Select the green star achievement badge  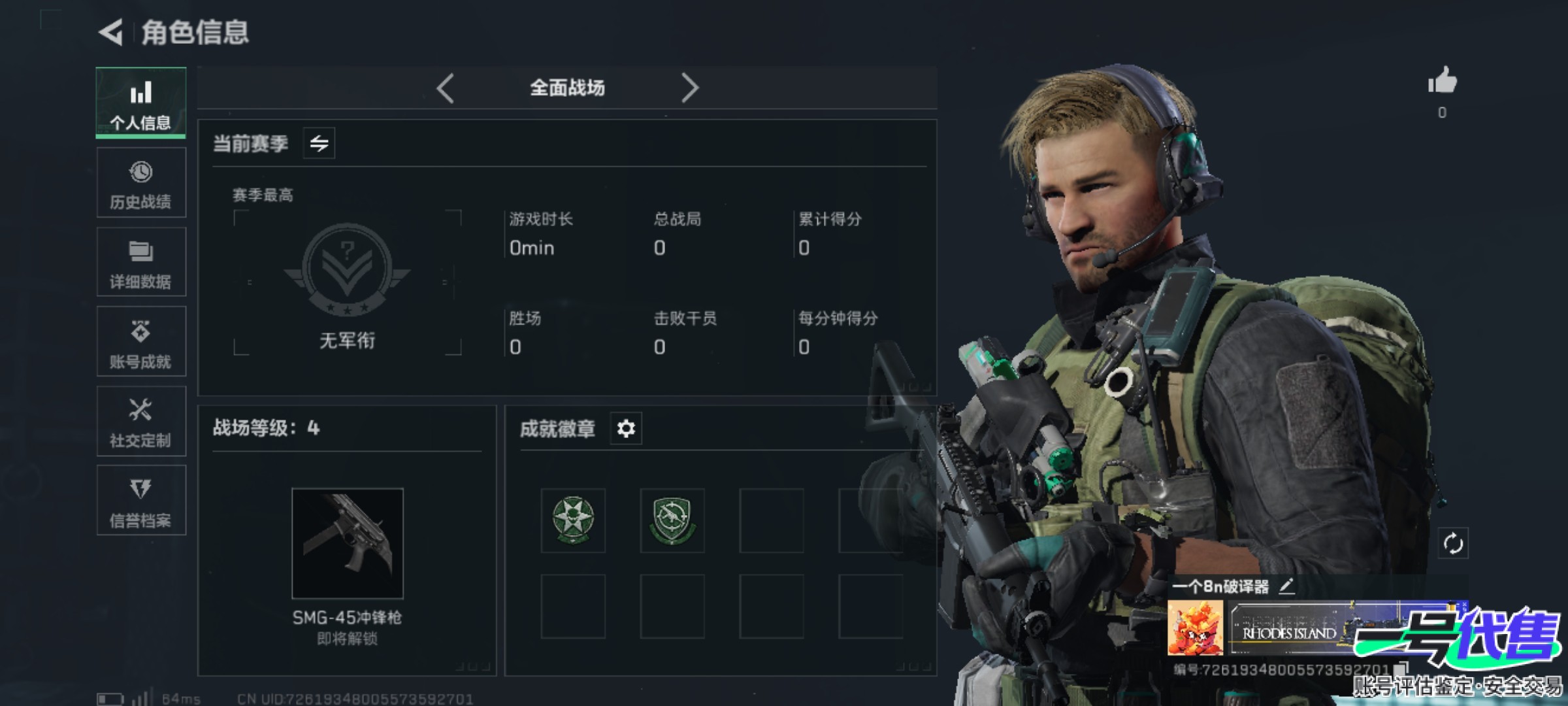573,520
